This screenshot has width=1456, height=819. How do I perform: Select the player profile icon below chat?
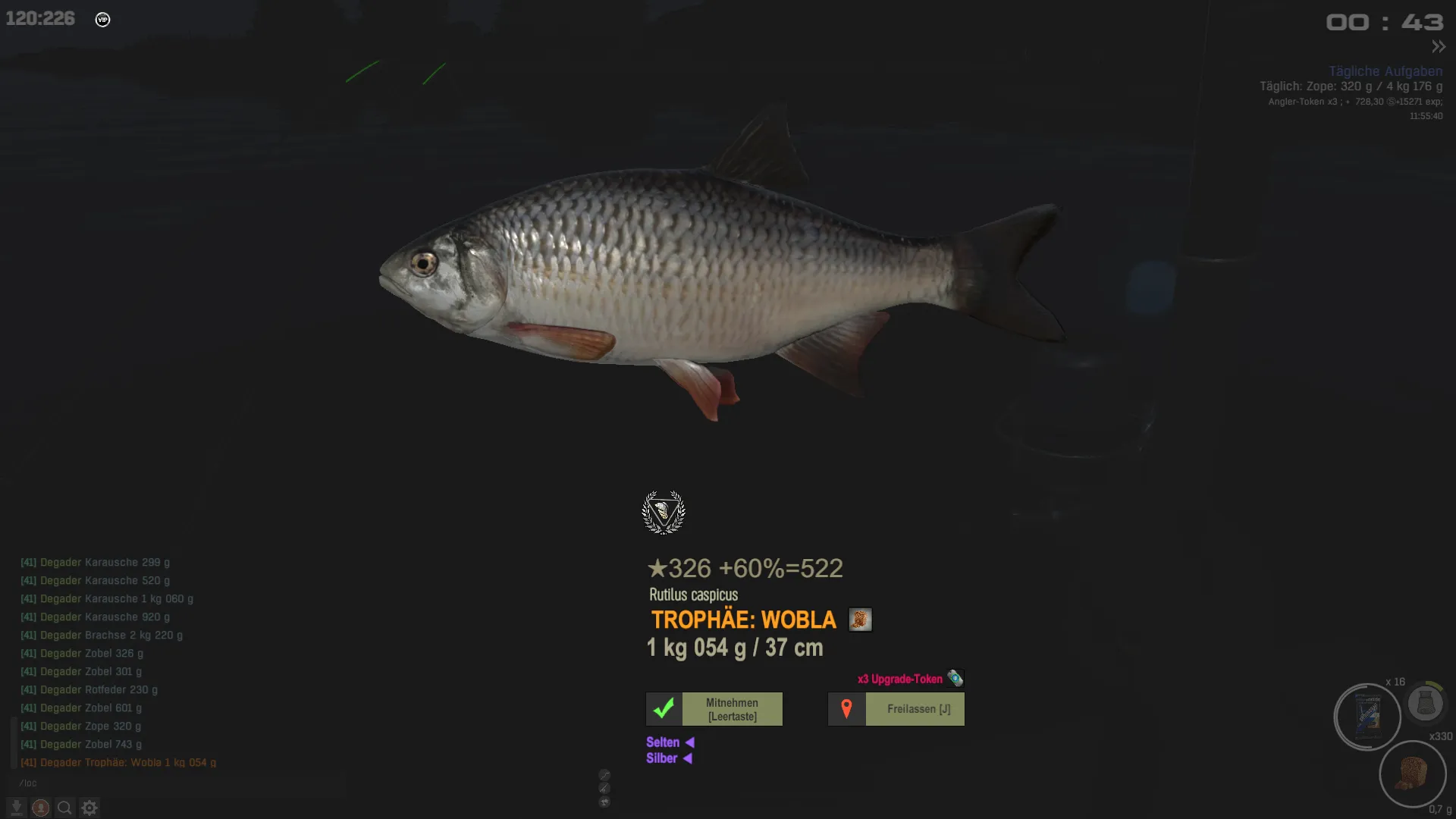pyautogui.click(x=41, y=808)
